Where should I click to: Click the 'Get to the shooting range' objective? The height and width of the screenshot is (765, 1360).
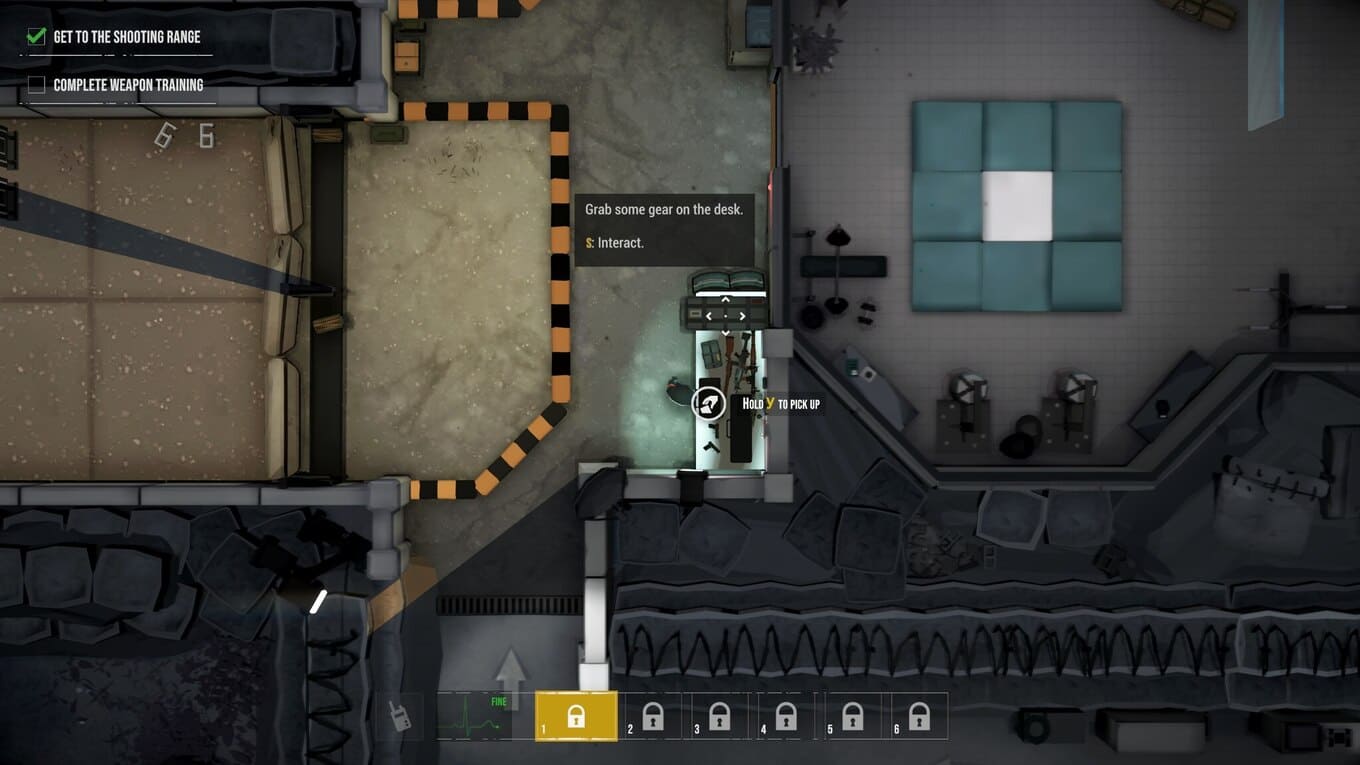point(126,37)
